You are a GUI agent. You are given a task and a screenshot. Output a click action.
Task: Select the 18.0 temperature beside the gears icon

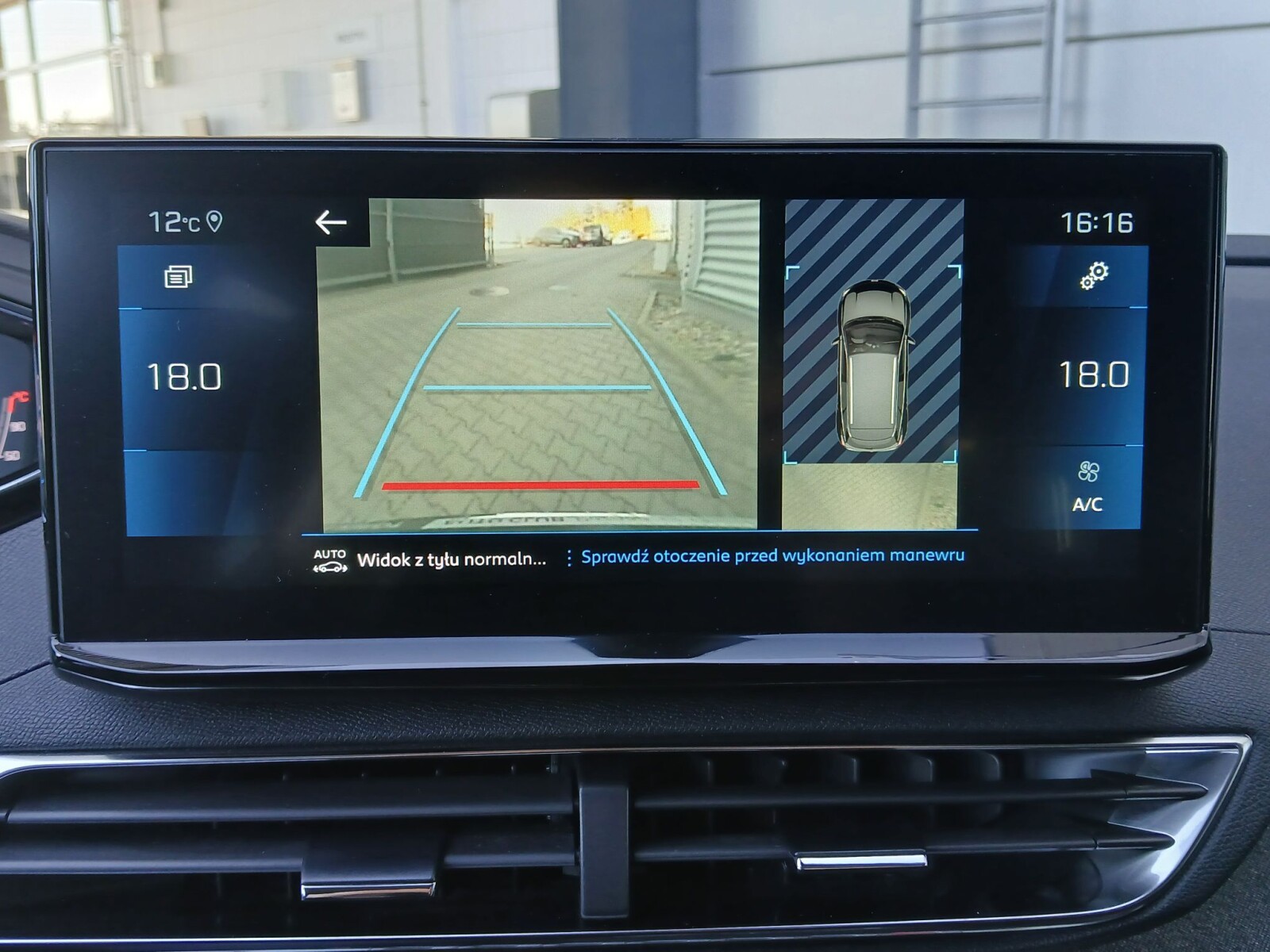1094,374
